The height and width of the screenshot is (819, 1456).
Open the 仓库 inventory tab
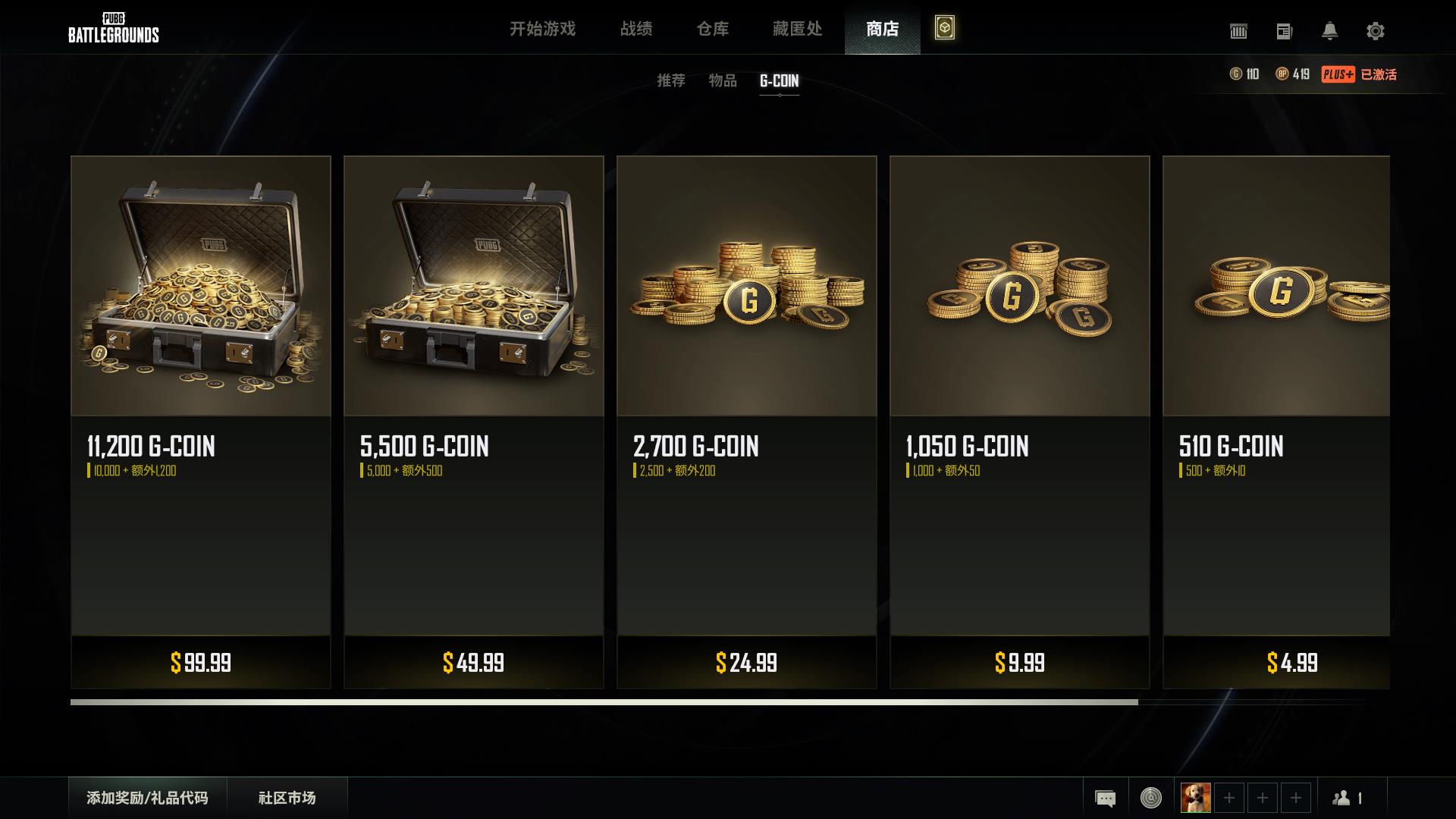coord(713,29)
